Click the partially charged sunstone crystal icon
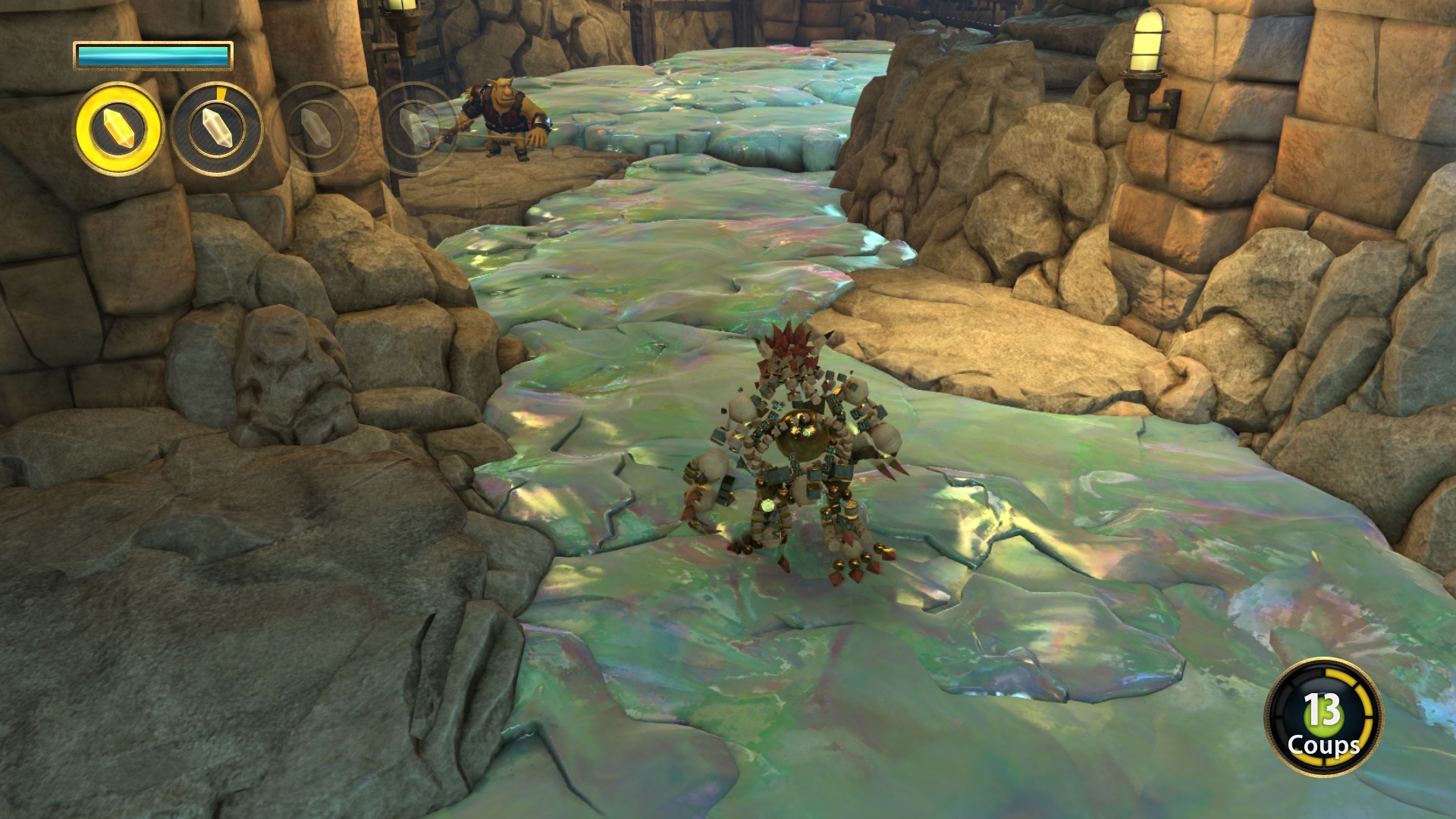The image size is (1456, 819). (216, 128)
